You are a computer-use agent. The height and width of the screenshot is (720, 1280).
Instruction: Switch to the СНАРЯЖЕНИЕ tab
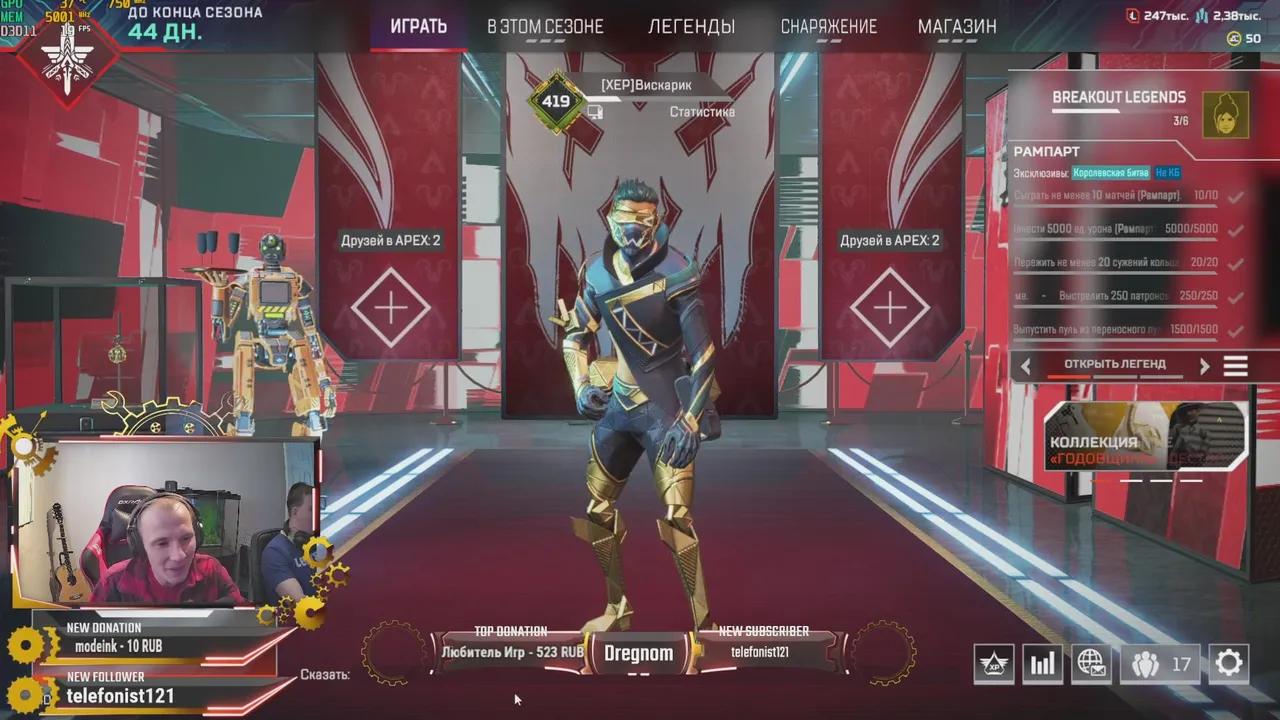point(830,26)
